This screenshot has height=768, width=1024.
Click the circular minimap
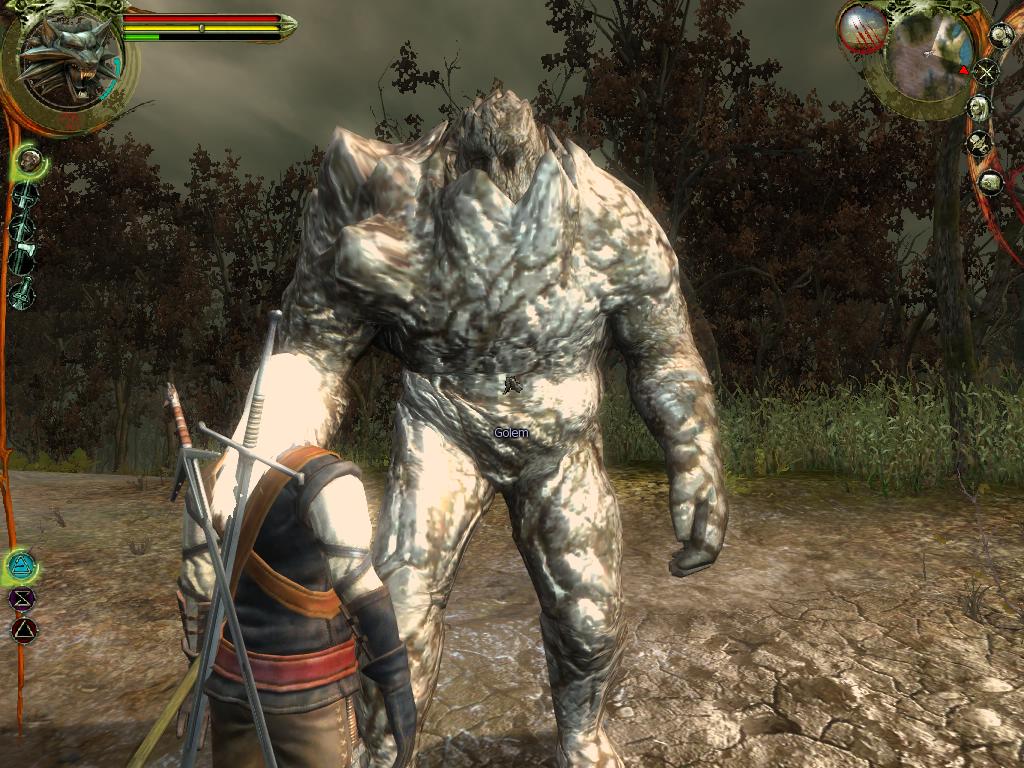point(927,58)
